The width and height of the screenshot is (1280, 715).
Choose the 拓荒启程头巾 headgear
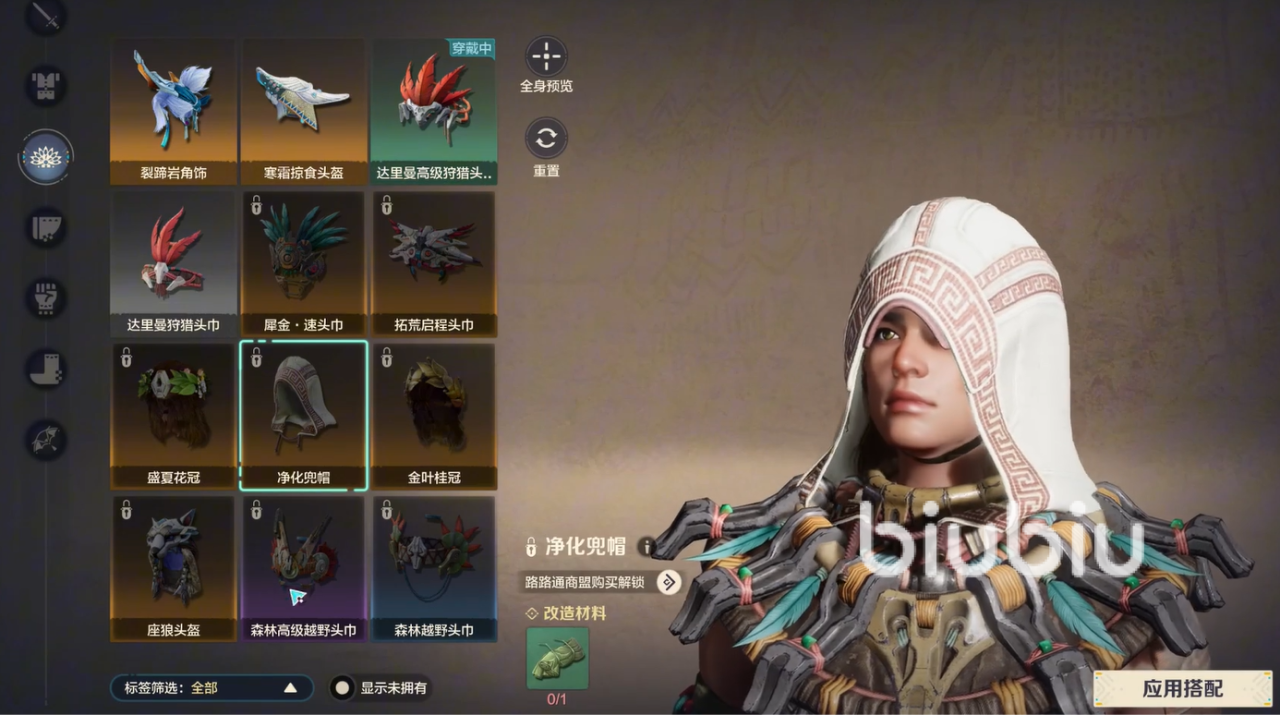(x=434, y=263)
